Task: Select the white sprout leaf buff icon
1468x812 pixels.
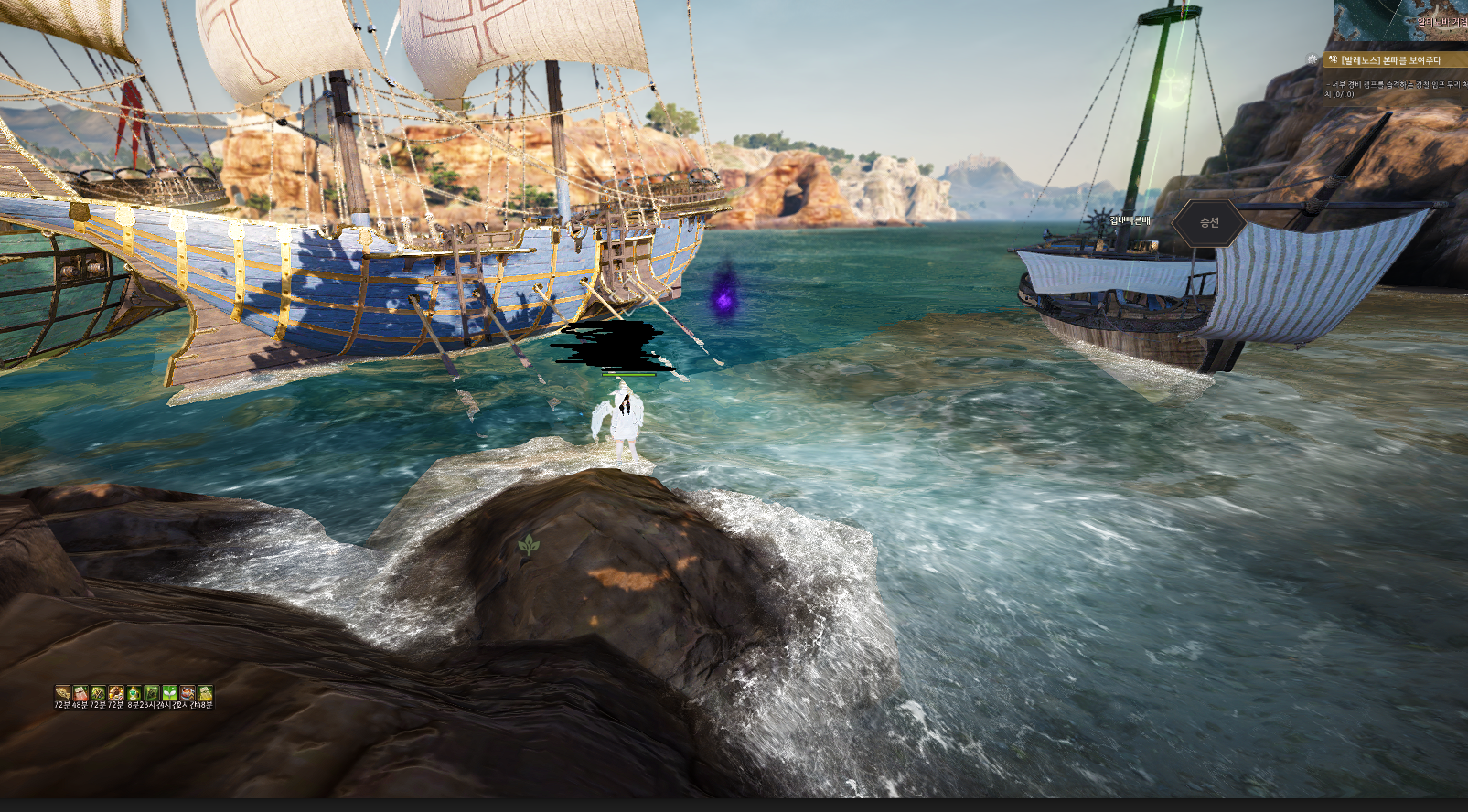Action: click(x=169, y=693)
